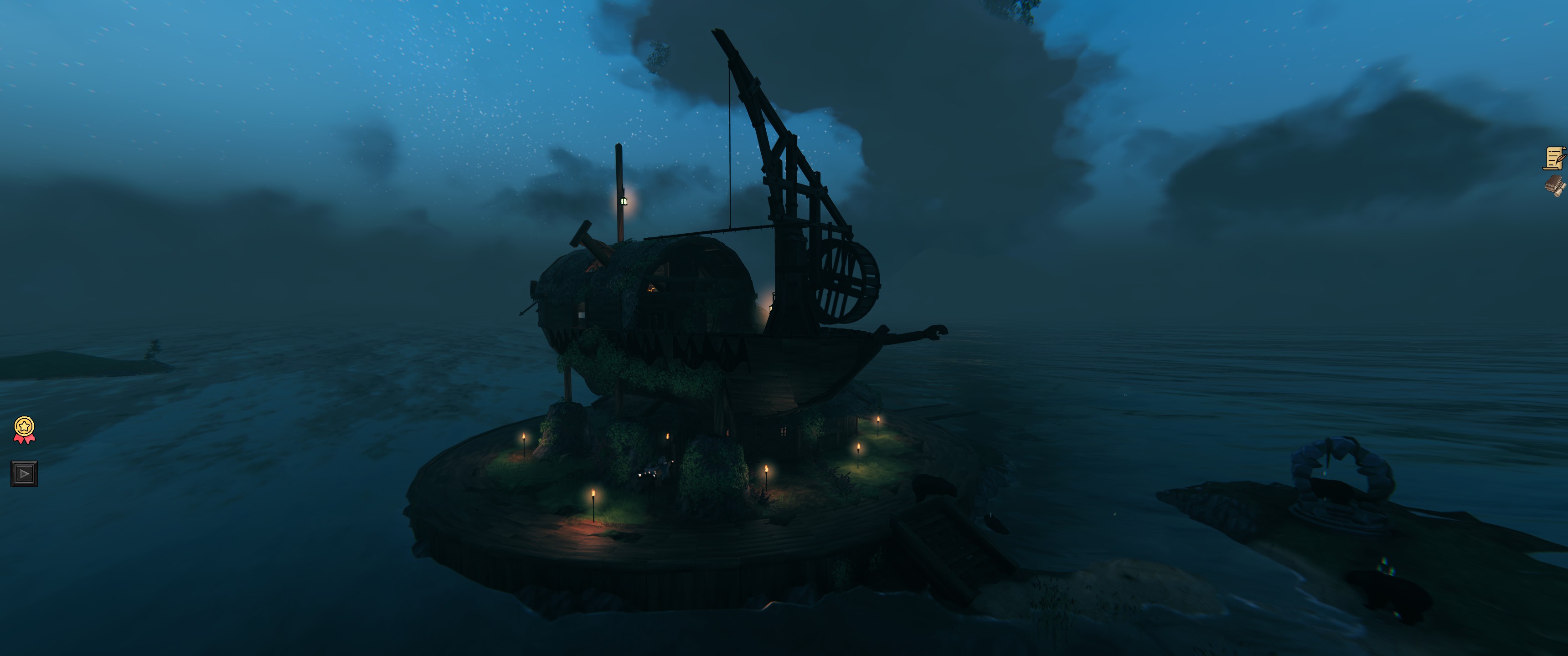Image resolution: width=1568 pixels, height=656 pixels.
Task: Click the dark play arrow button
Action: (x=24, y=473)
